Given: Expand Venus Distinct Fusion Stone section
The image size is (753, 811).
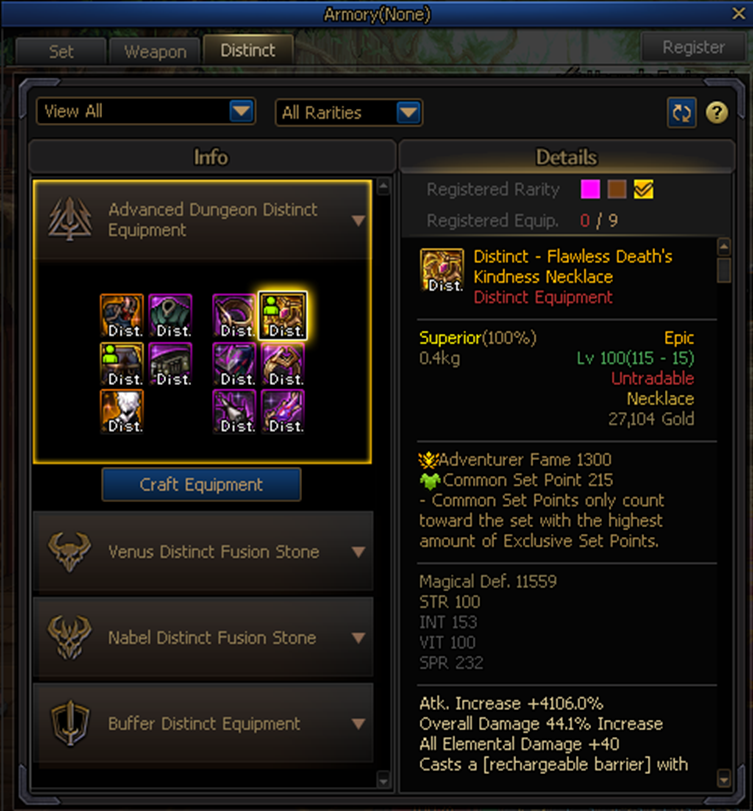Looking at the screenshot, I should point(359,552).
